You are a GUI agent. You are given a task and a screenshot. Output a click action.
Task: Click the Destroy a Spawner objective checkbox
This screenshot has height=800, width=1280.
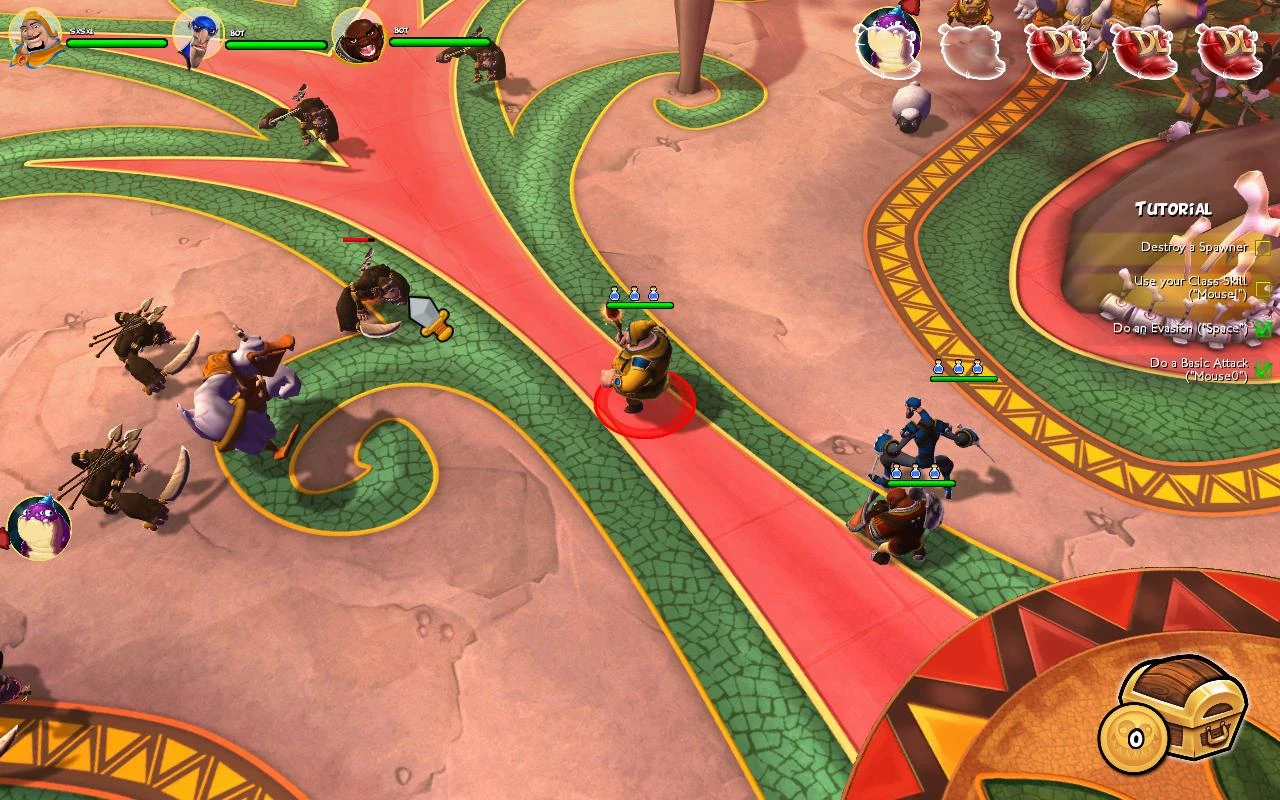pyautogui.click(x=1263, y=247)
